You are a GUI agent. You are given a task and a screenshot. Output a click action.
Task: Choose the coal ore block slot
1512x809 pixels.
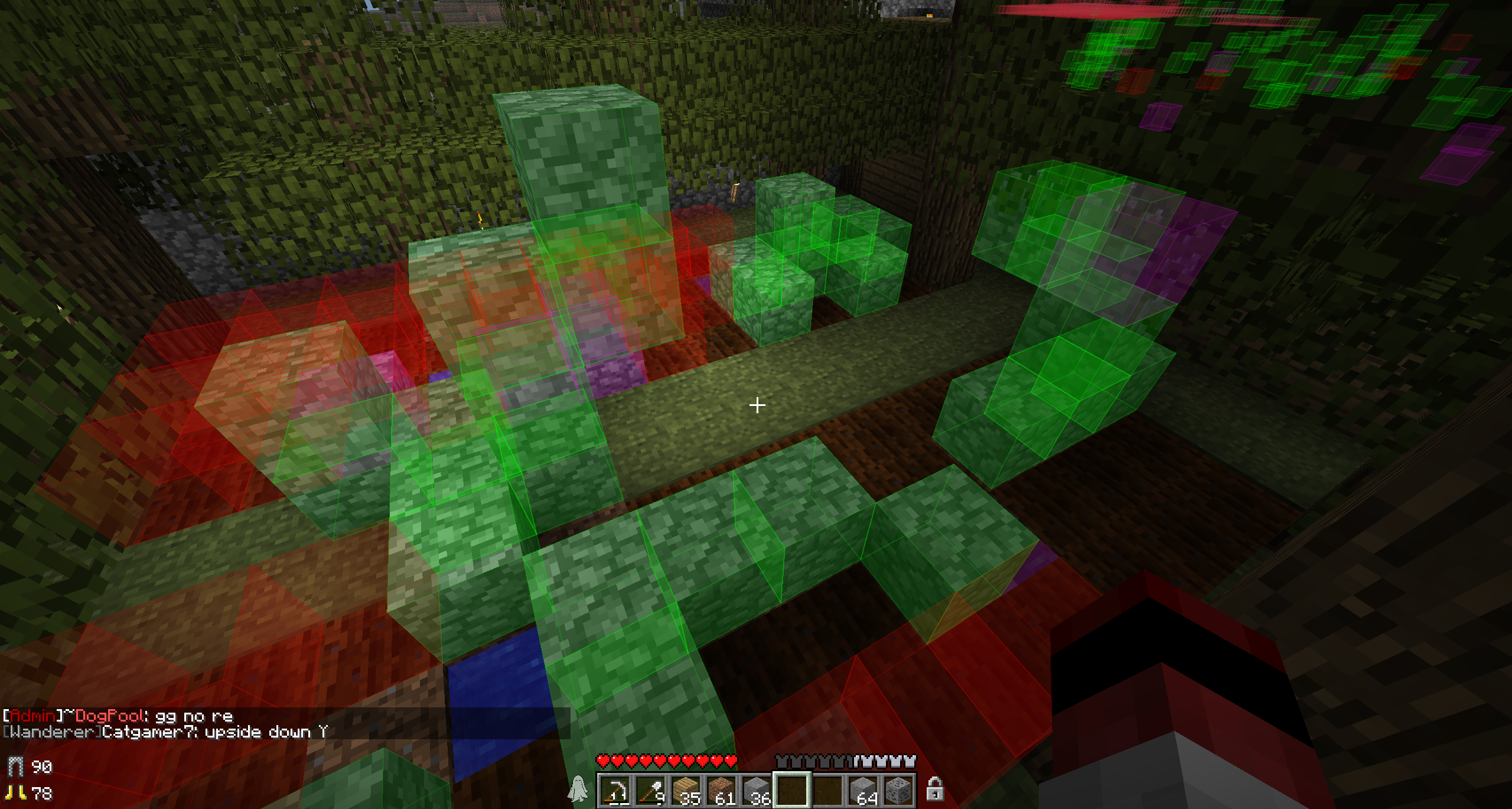click(898, 790)
